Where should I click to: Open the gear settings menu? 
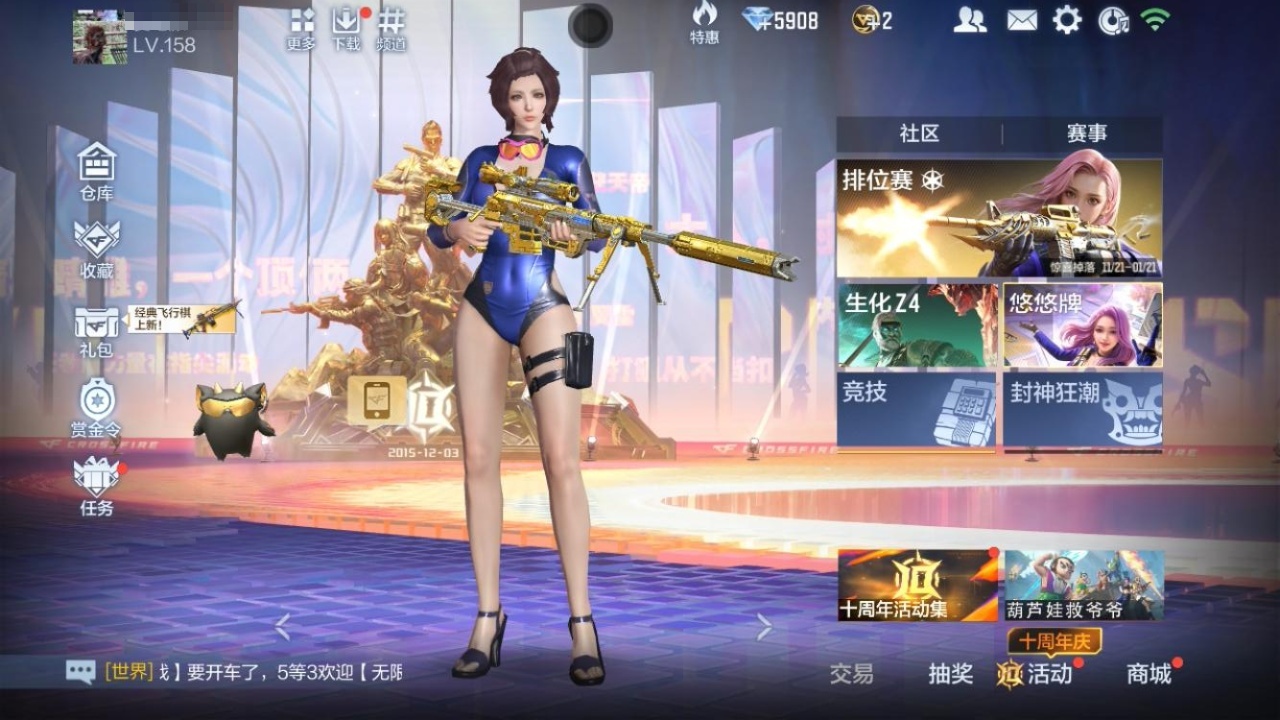[1067, 20]
